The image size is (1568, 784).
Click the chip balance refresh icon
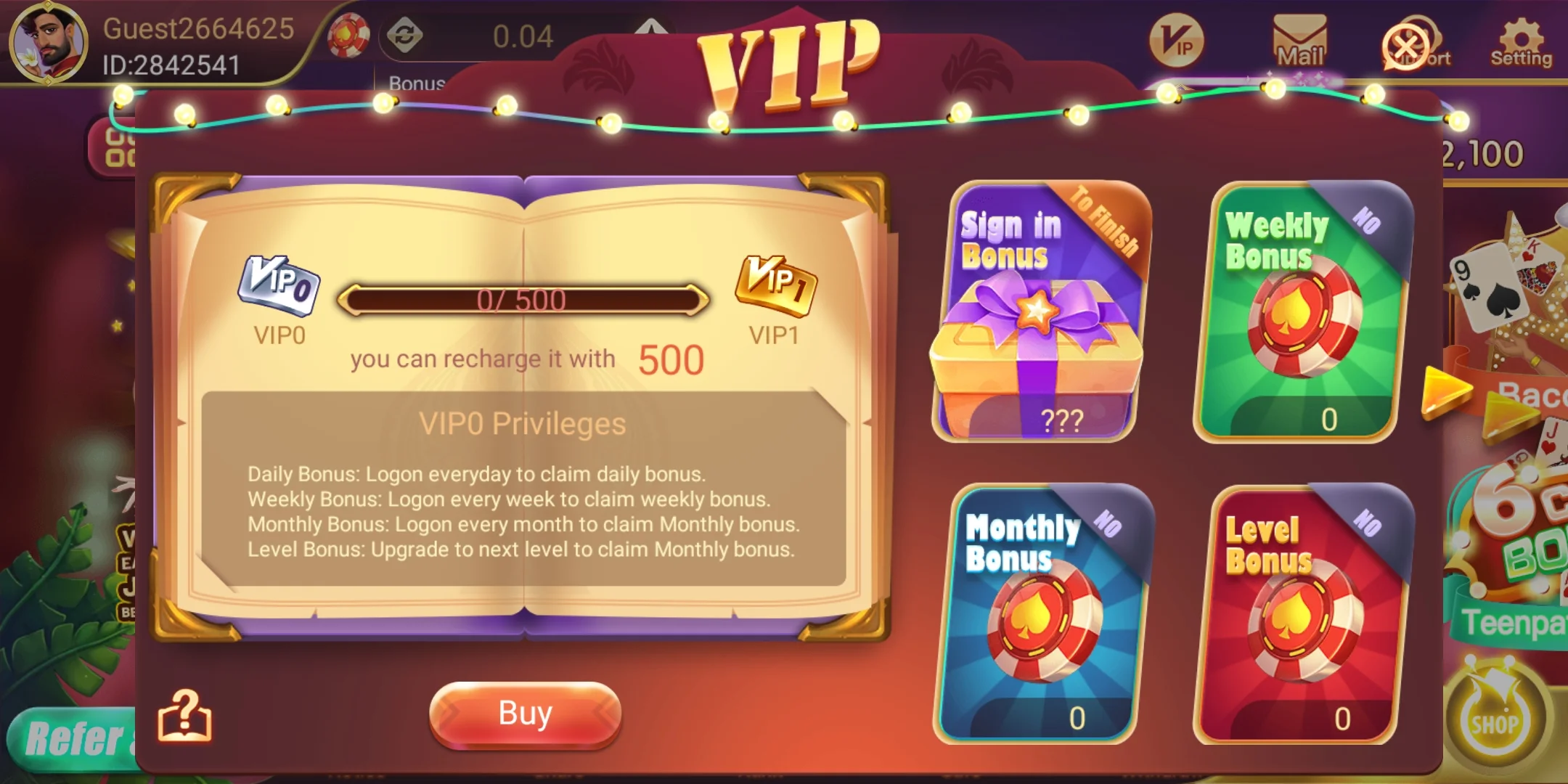point(407,33)
